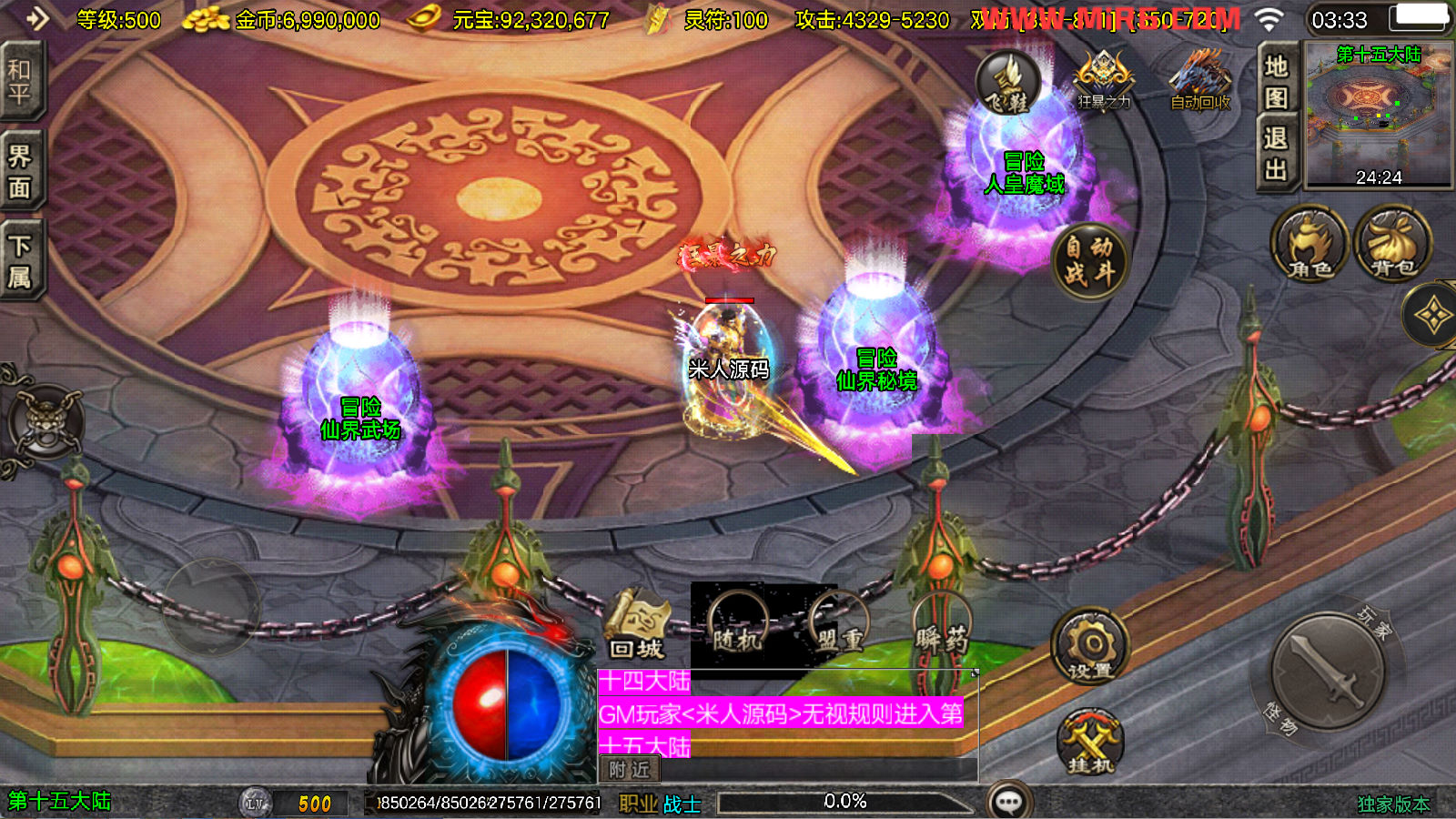
Task: Open the 下属 subordinates panel
Action: pos(20,261)
